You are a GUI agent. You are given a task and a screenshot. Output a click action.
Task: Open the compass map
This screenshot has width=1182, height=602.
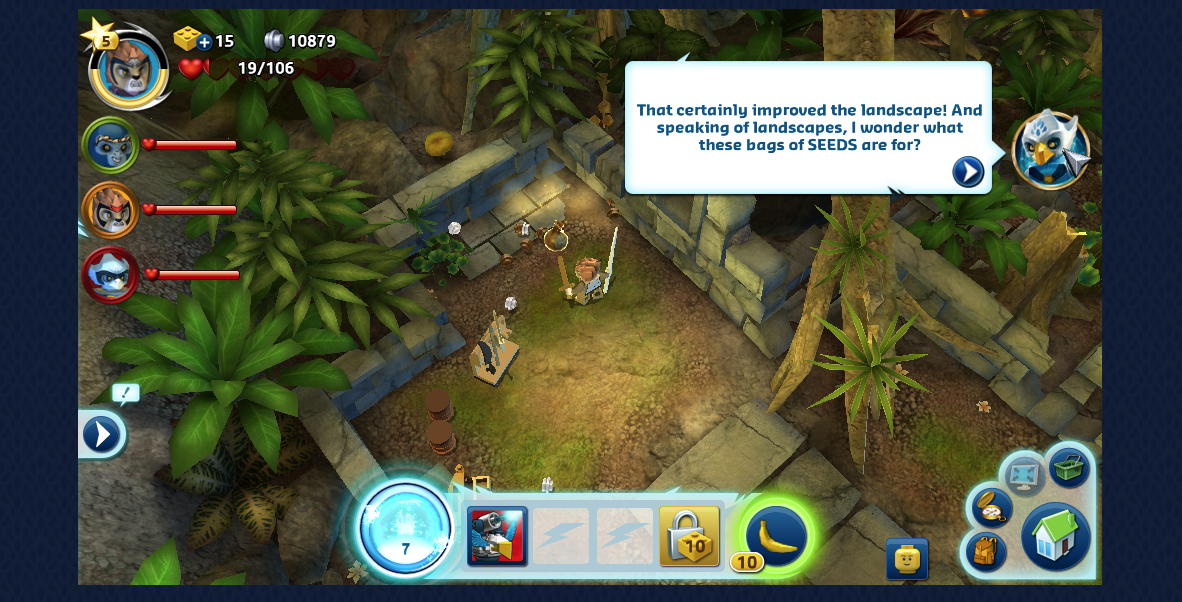[x=990, y=506]
